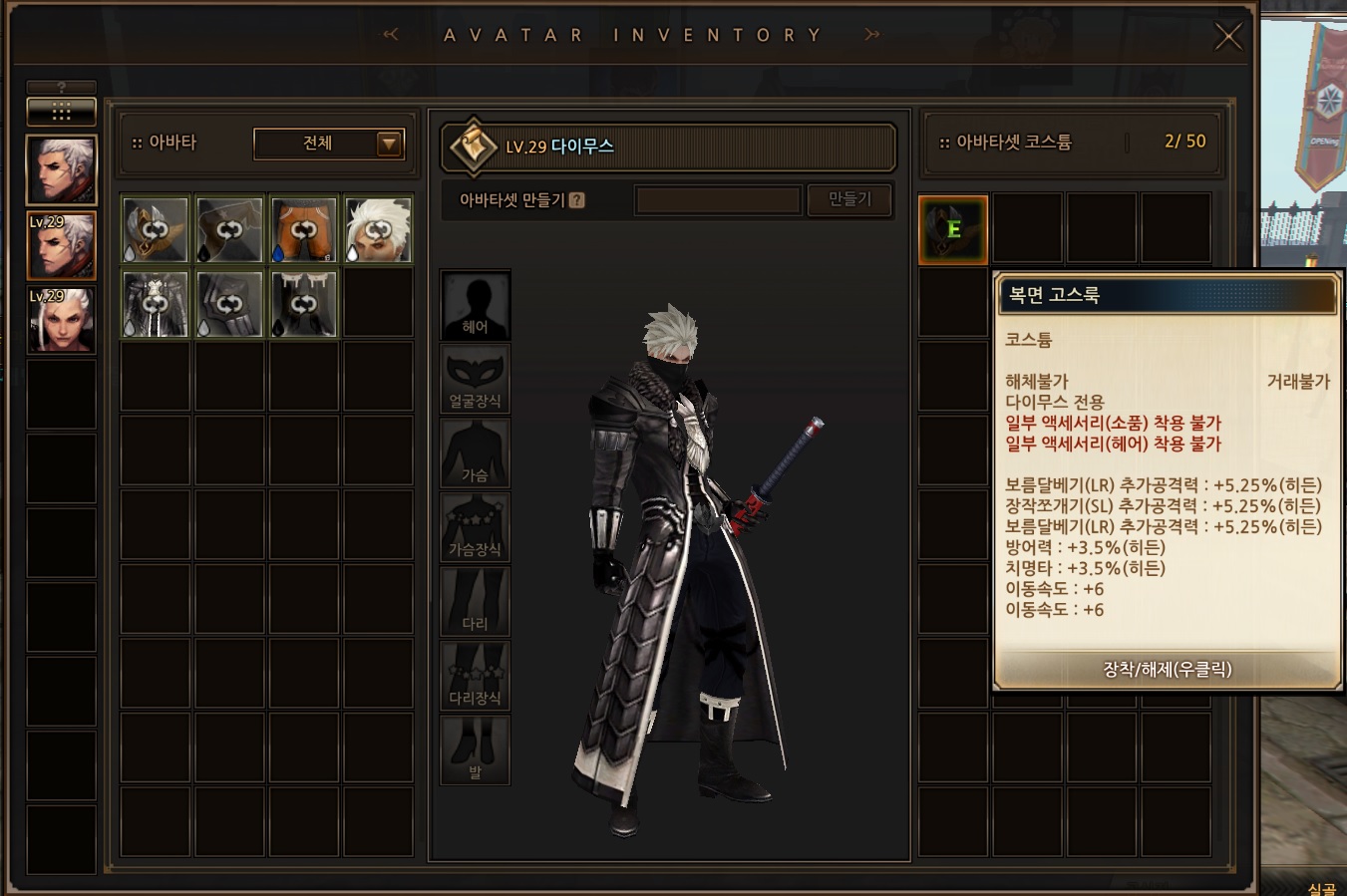
Task: Open the question mark help button
Action: pos(61,88)
